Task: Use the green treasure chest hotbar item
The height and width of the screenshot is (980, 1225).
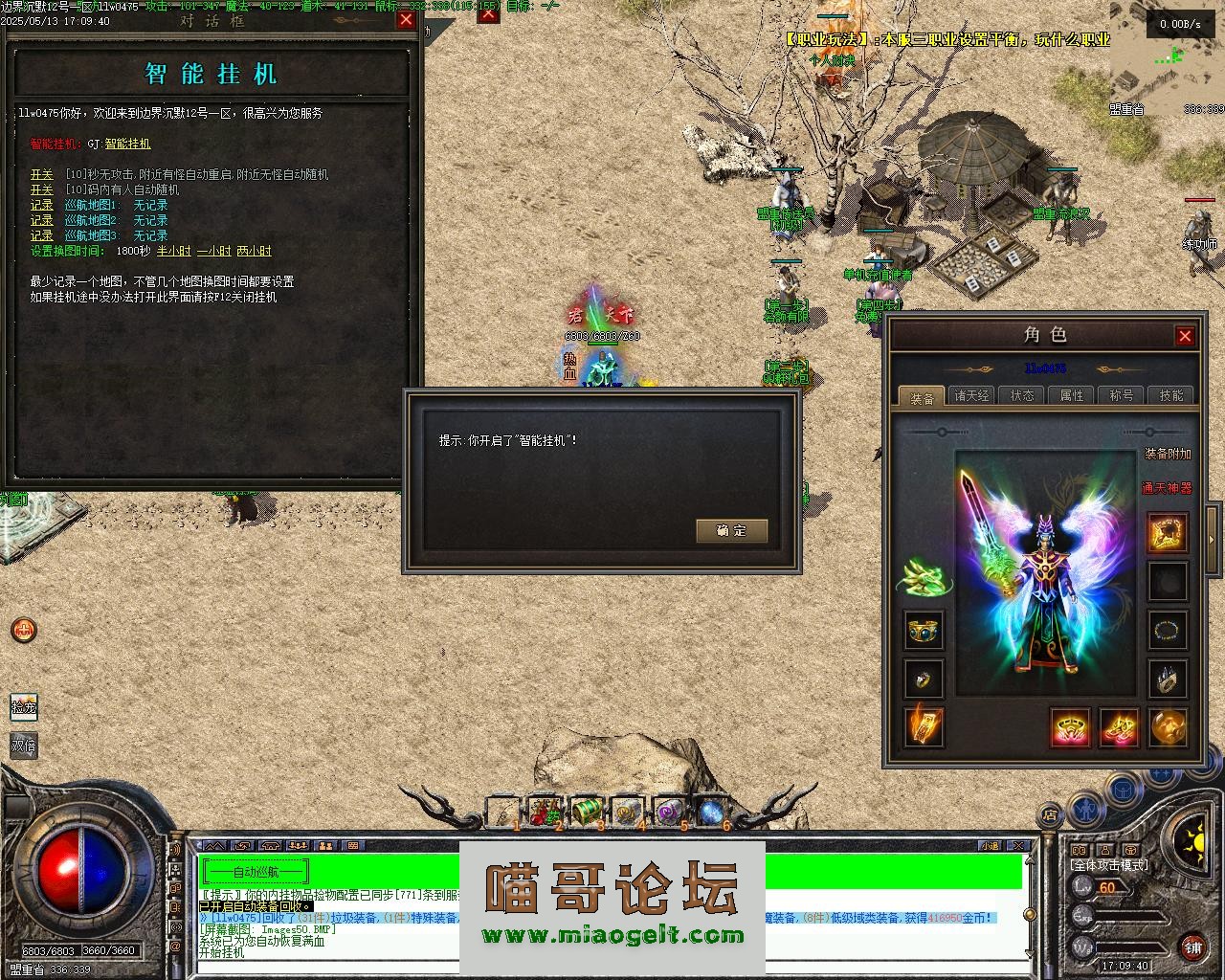Action: pyautogui.click(x=586, y=812)
